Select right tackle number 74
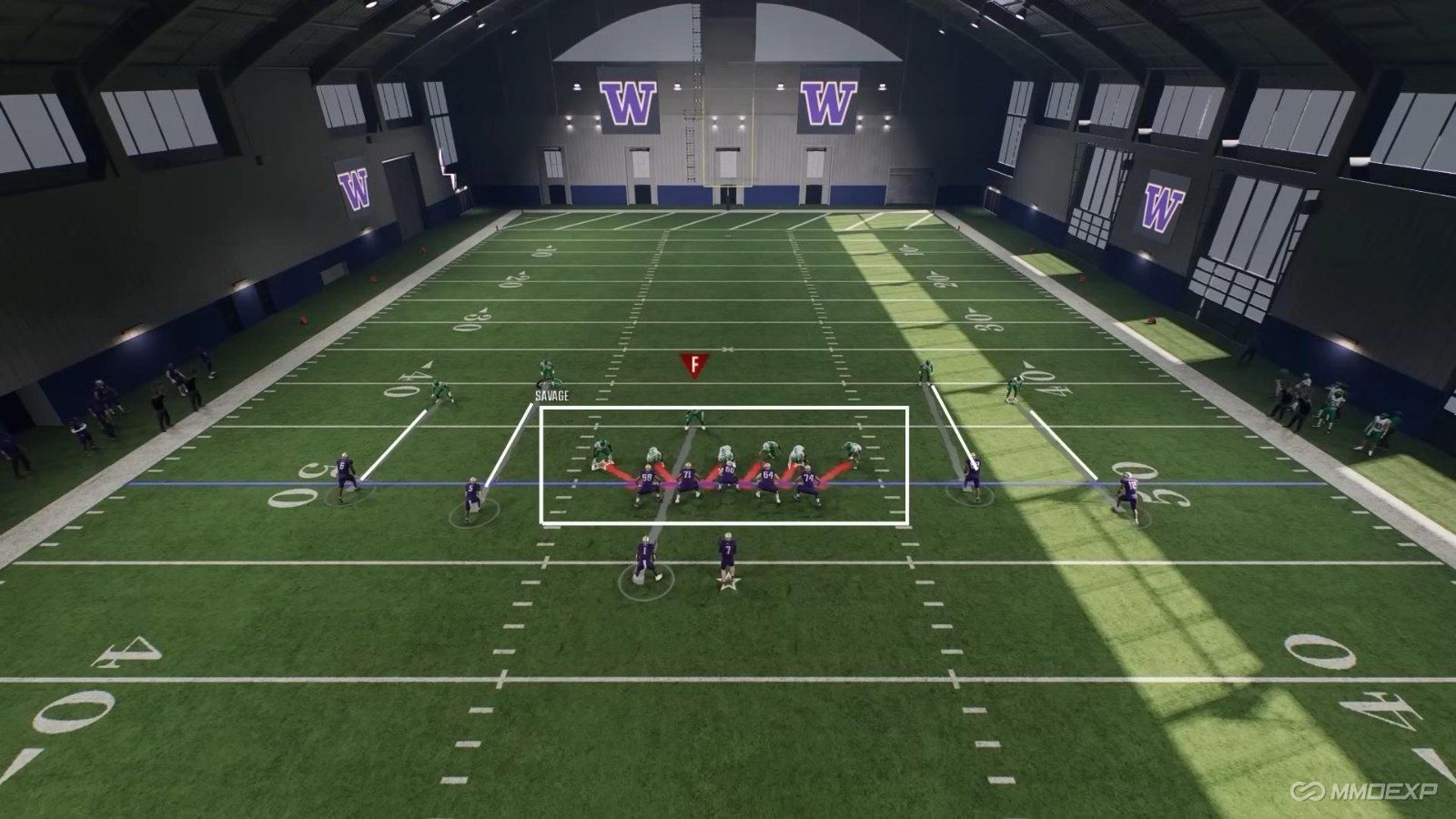 point(809,475)
